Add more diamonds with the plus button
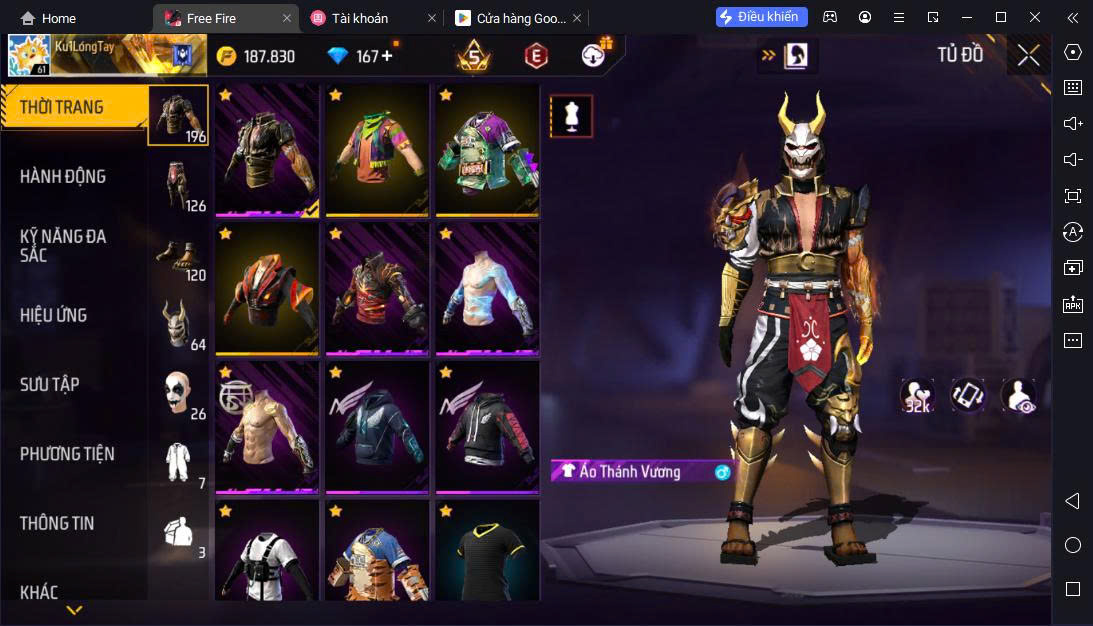The height and width of the screenshot is (626, 1093). [x=387, y=56]
